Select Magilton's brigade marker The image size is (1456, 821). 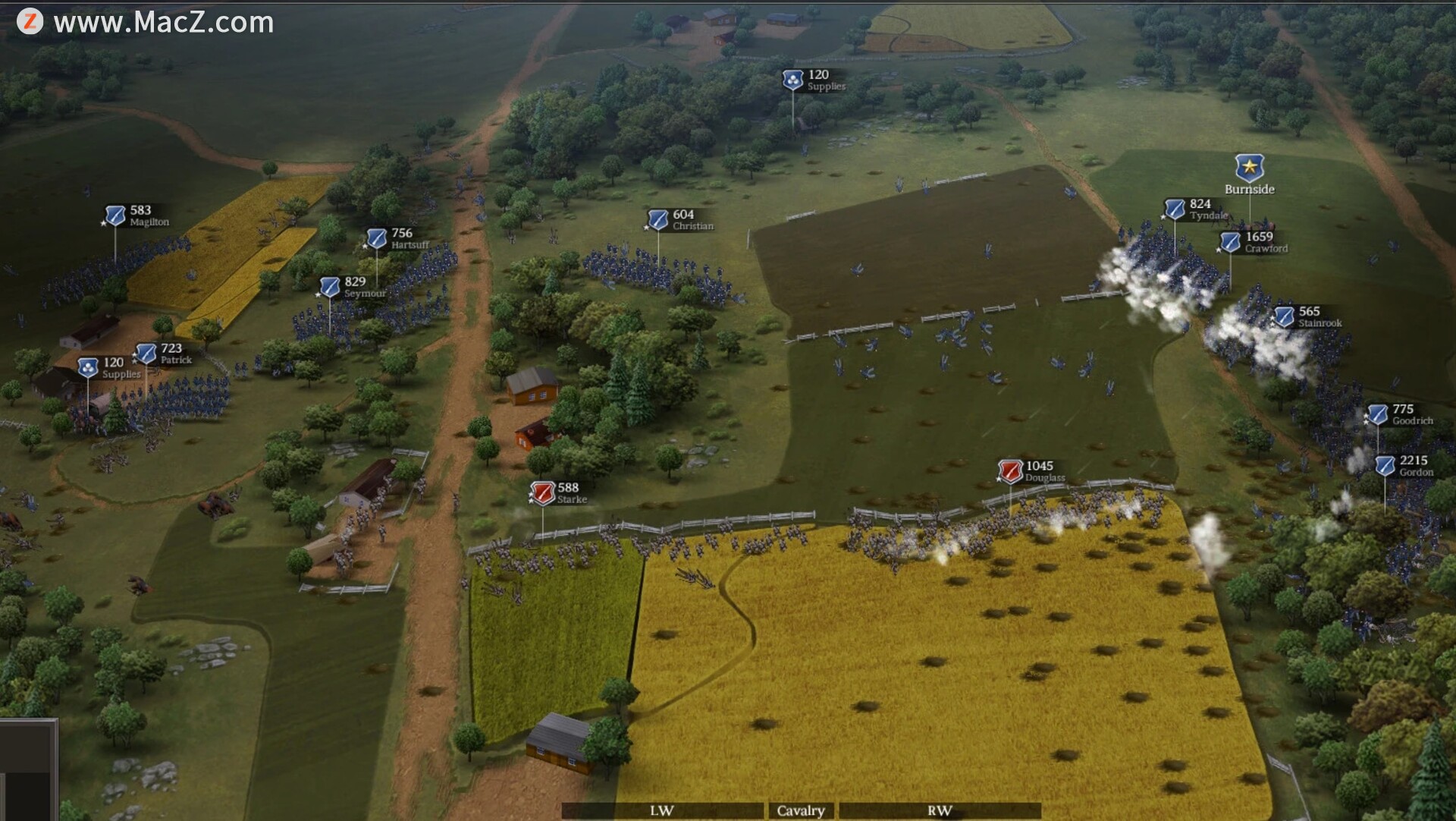pos(115,216)
